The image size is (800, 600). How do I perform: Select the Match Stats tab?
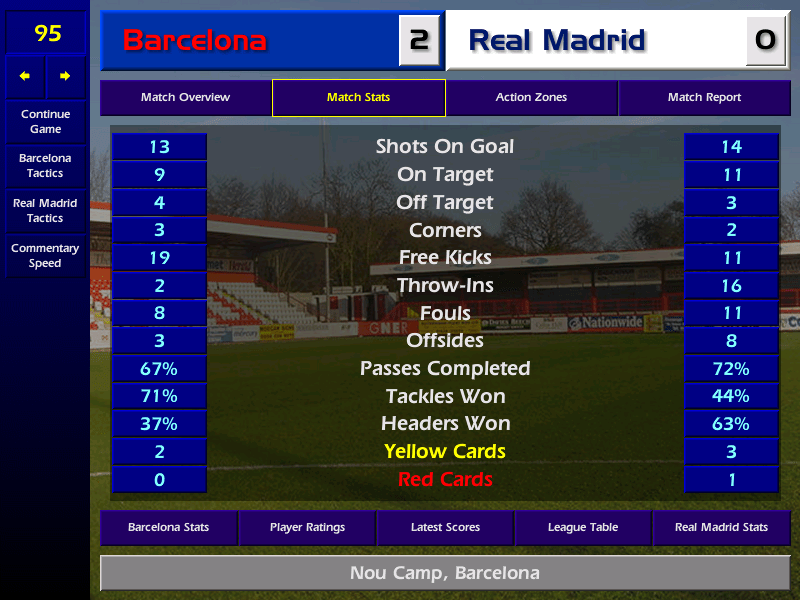click(x=358, y=98)
